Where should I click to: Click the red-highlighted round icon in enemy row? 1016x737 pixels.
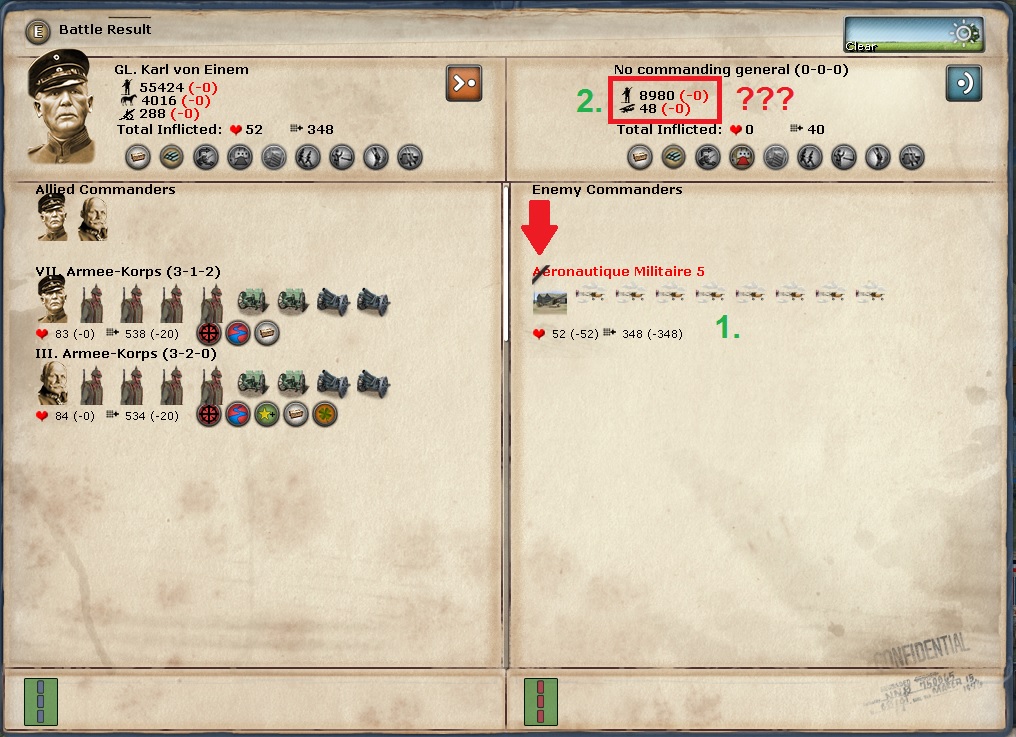click(741, 157)
